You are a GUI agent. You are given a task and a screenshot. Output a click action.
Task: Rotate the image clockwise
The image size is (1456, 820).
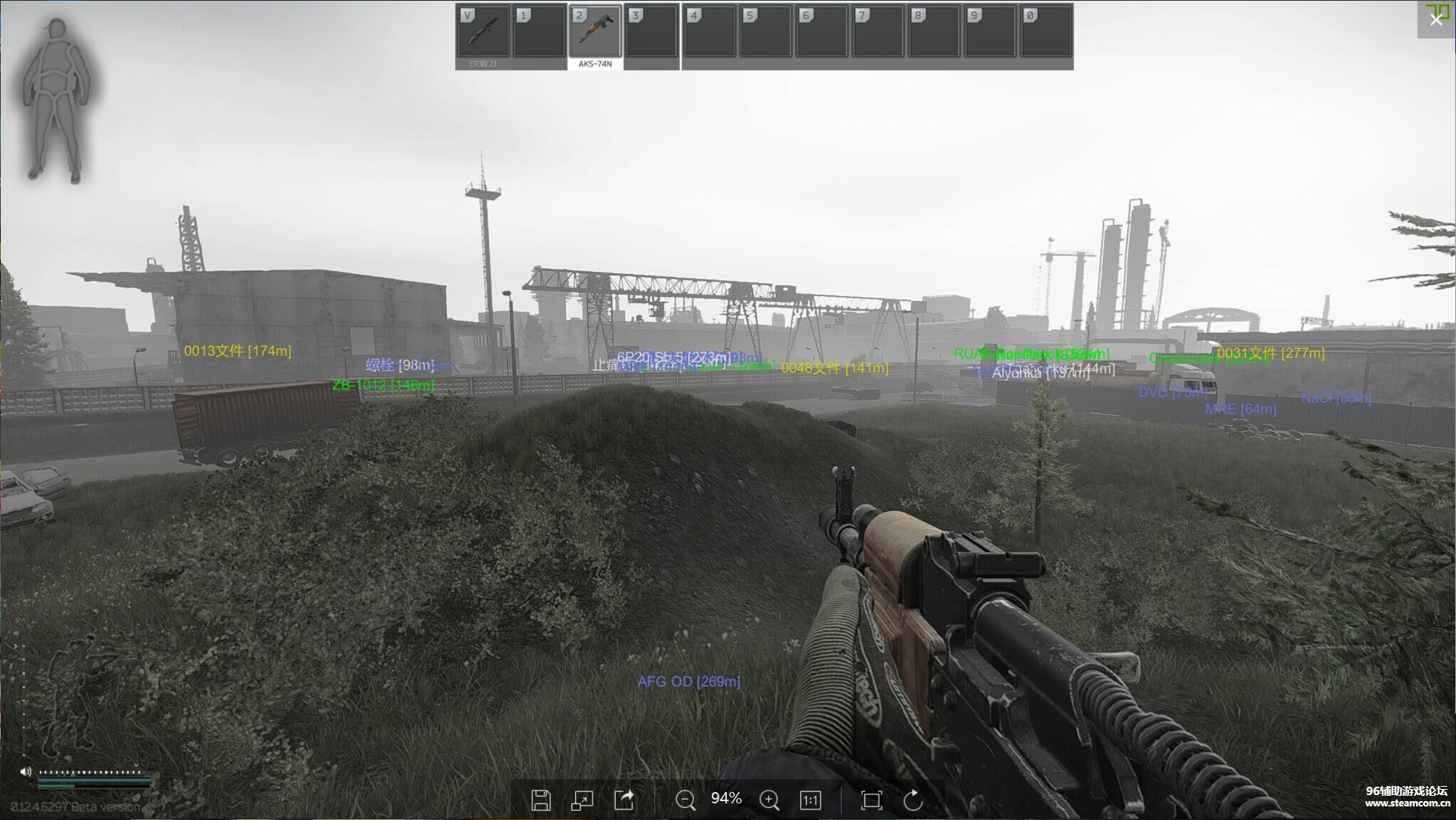[913, 800]
